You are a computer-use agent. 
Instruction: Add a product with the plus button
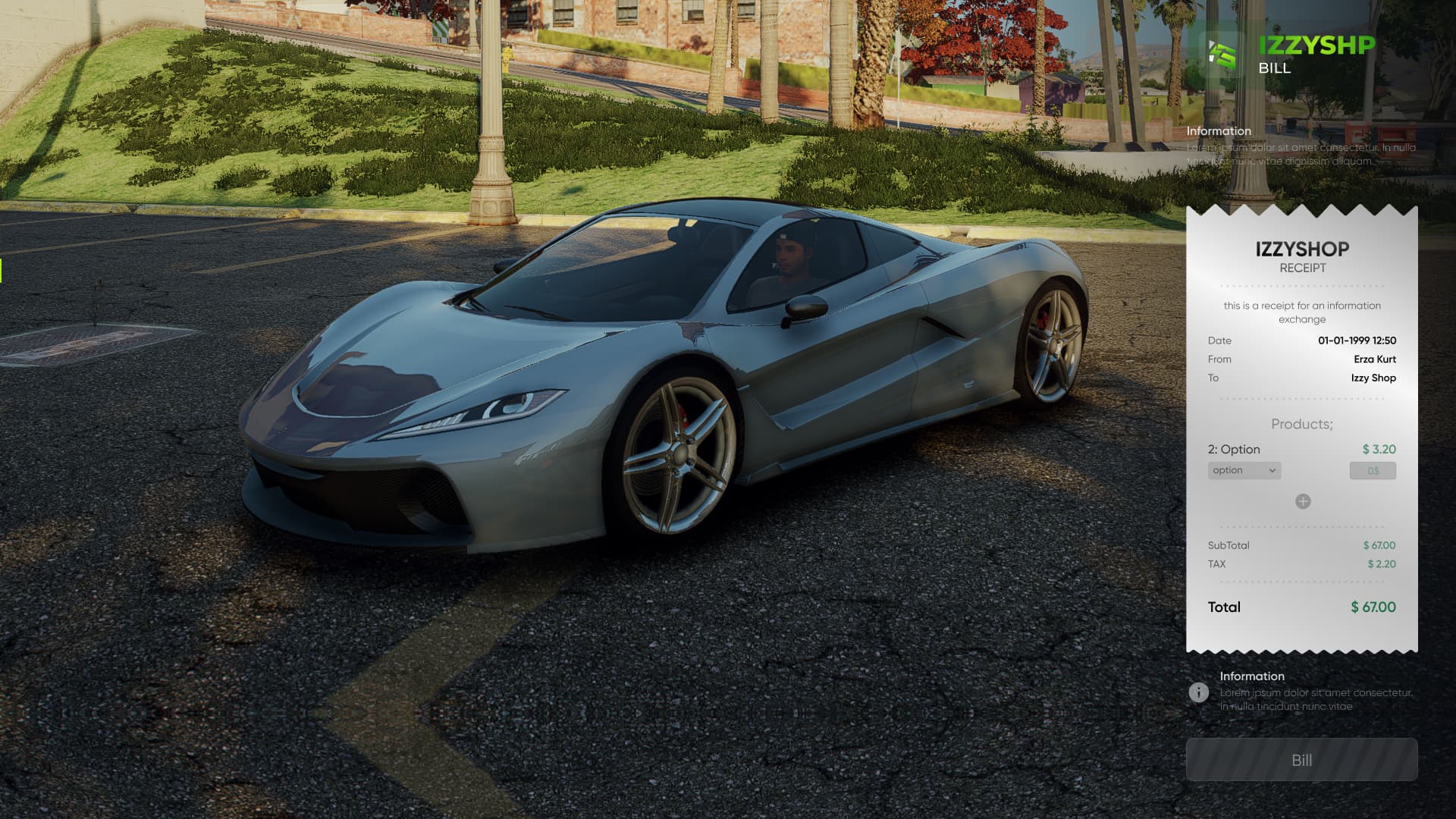click(x=1303, y=501)
